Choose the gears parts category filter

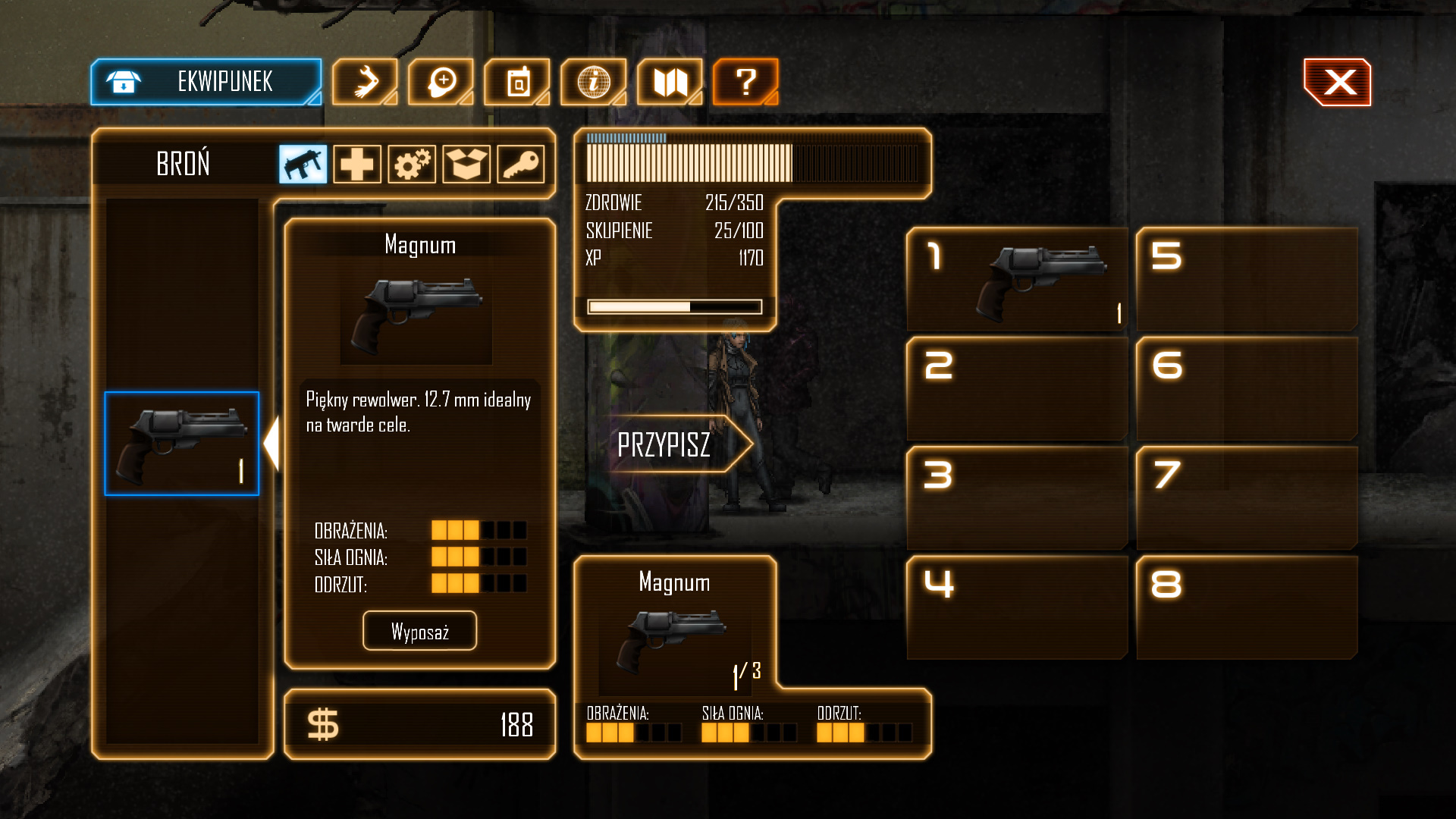[x=412, y=164]
